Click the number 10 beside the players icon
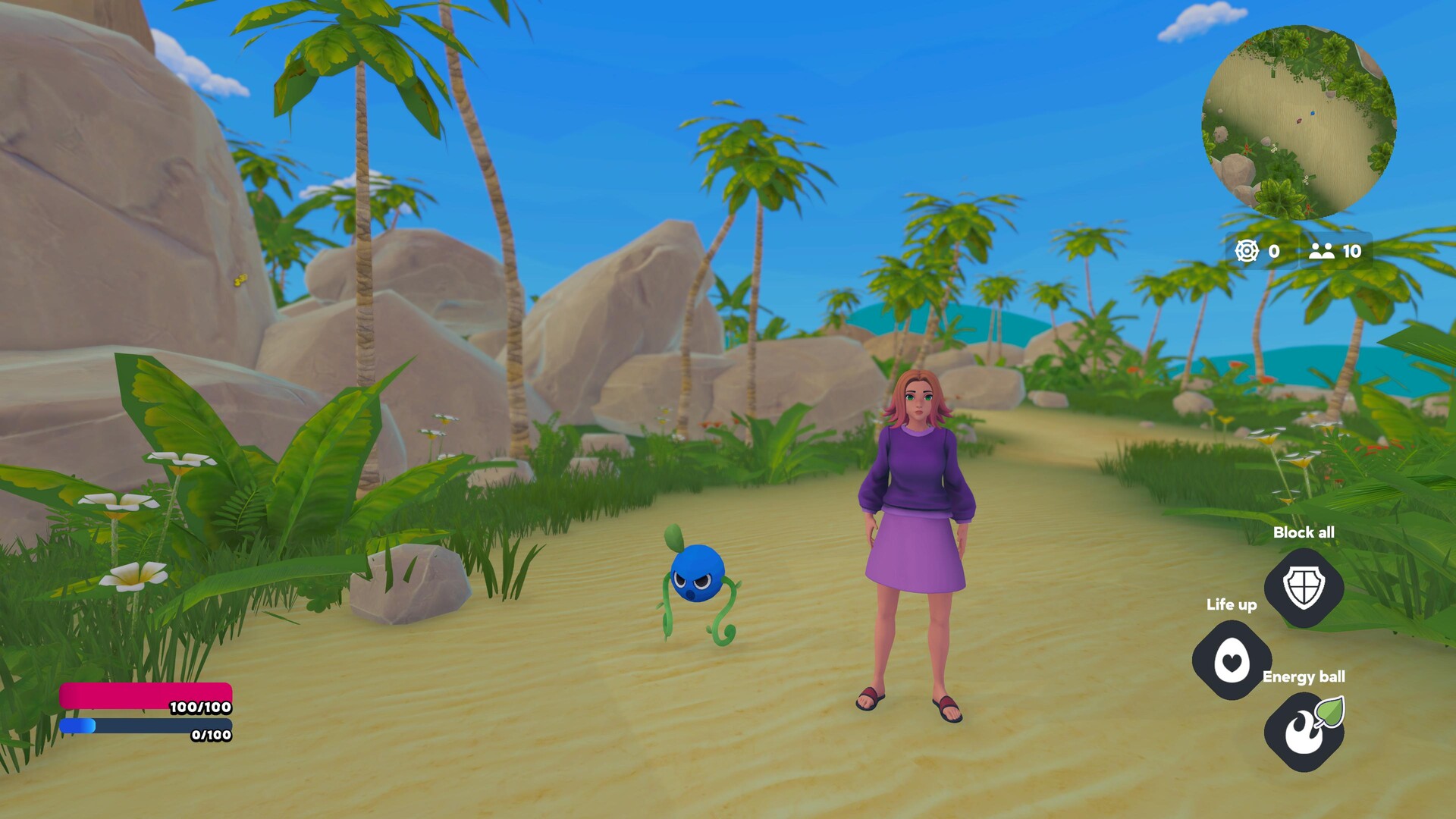The image size is (1456, 819). pos(1351,253)
